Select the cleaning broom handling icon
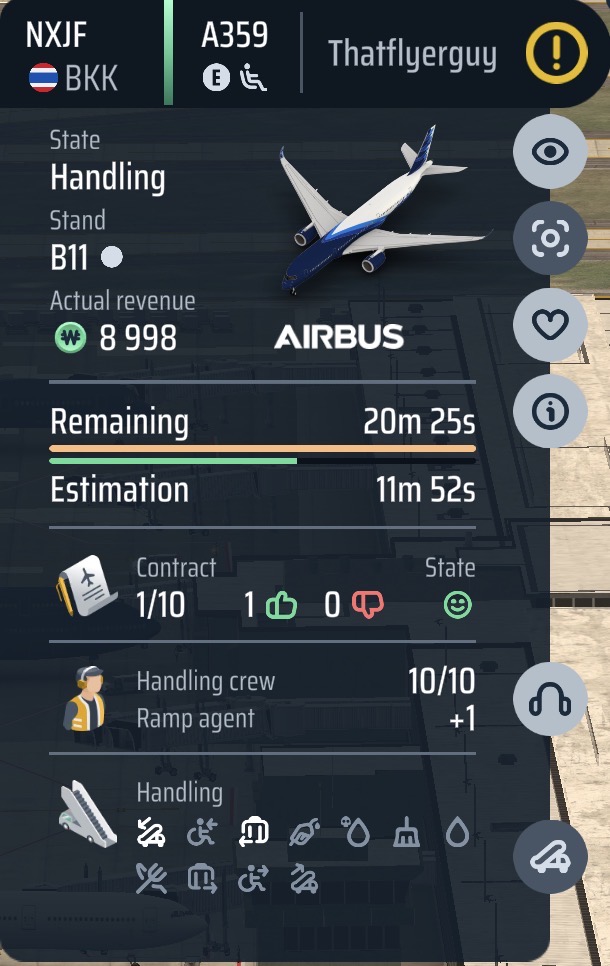The image size is (610, 966). (405, 832)
